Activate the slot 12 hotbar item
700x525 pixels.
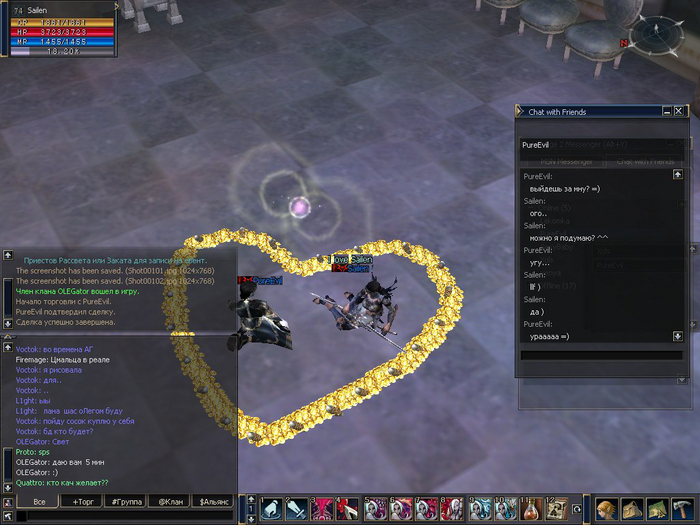556,509
